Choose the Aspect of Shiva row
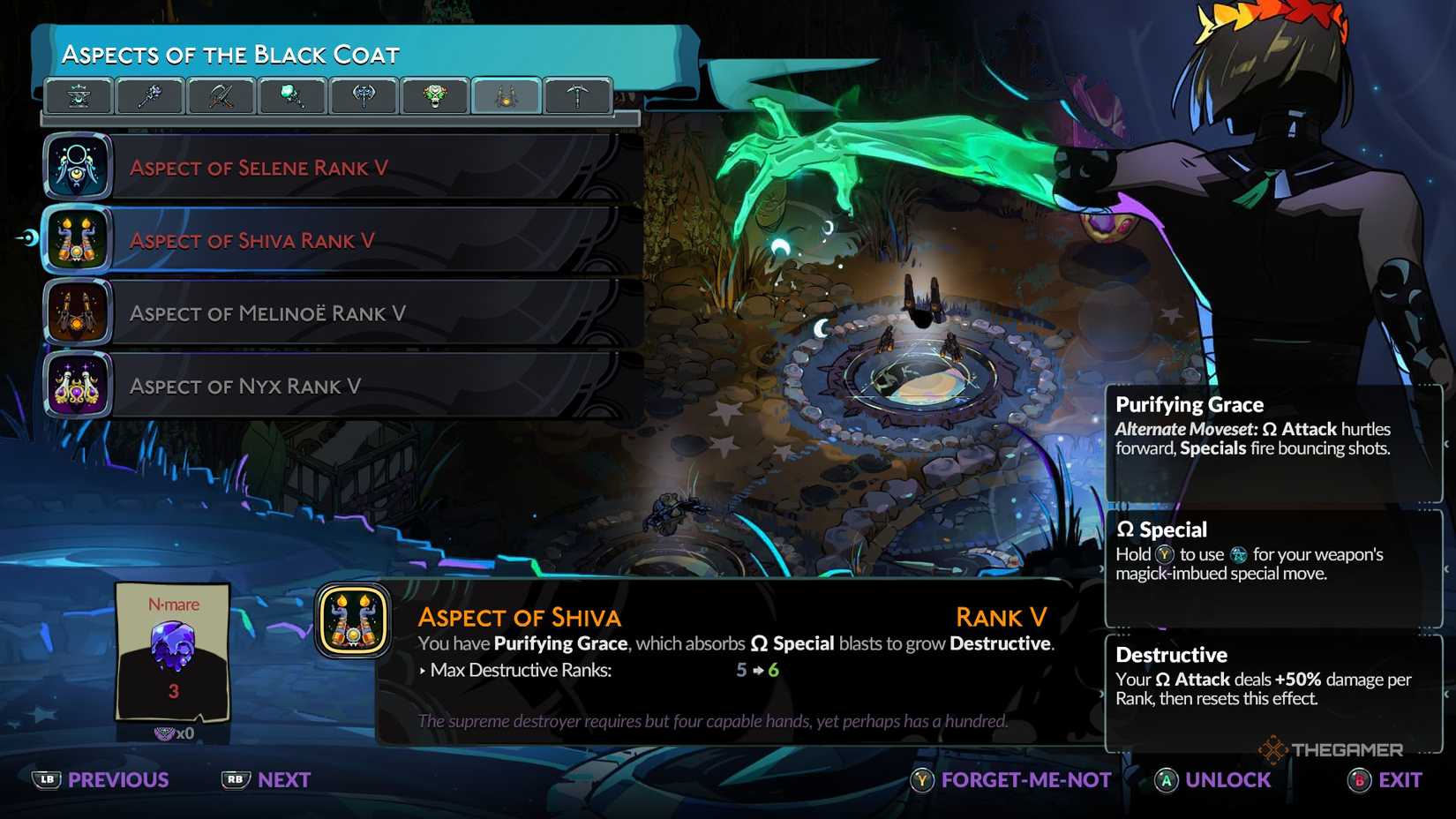This screenshot has height=819, width=1456. click(x=344, y=240)
